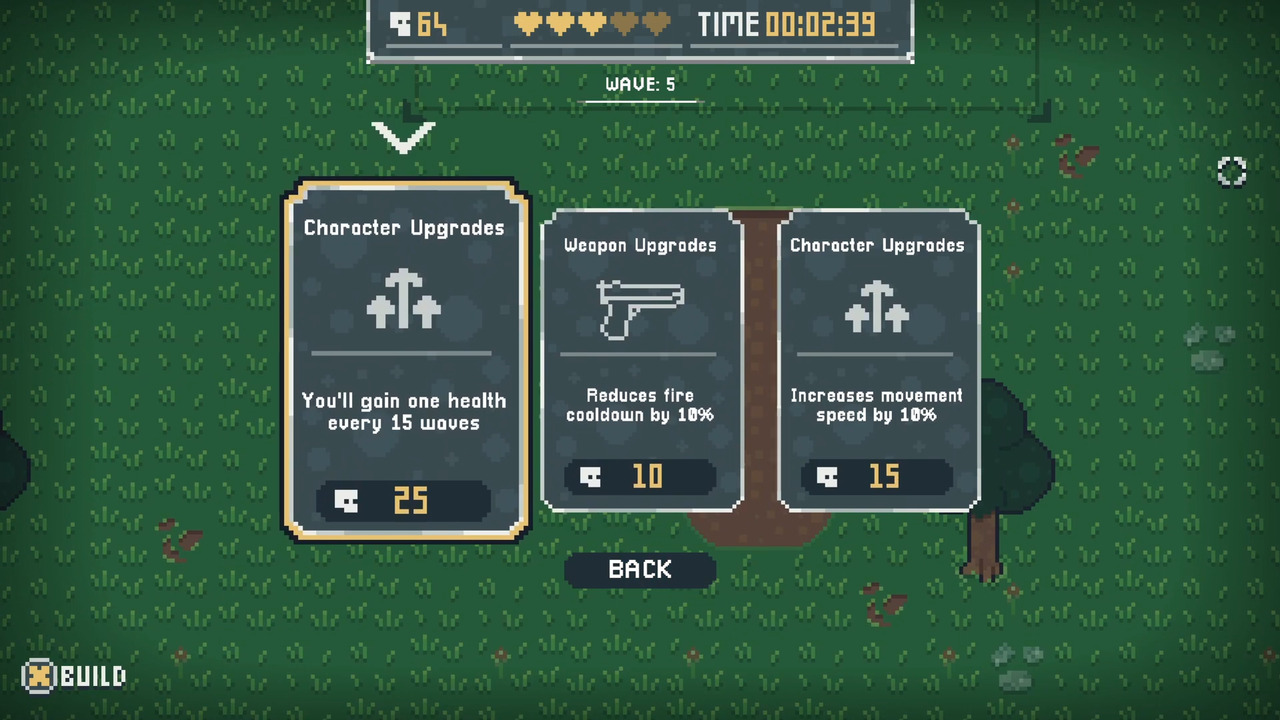Click the down chevron above the selected card
This screenshot has height=720, width=1280.
pos(404,138)
